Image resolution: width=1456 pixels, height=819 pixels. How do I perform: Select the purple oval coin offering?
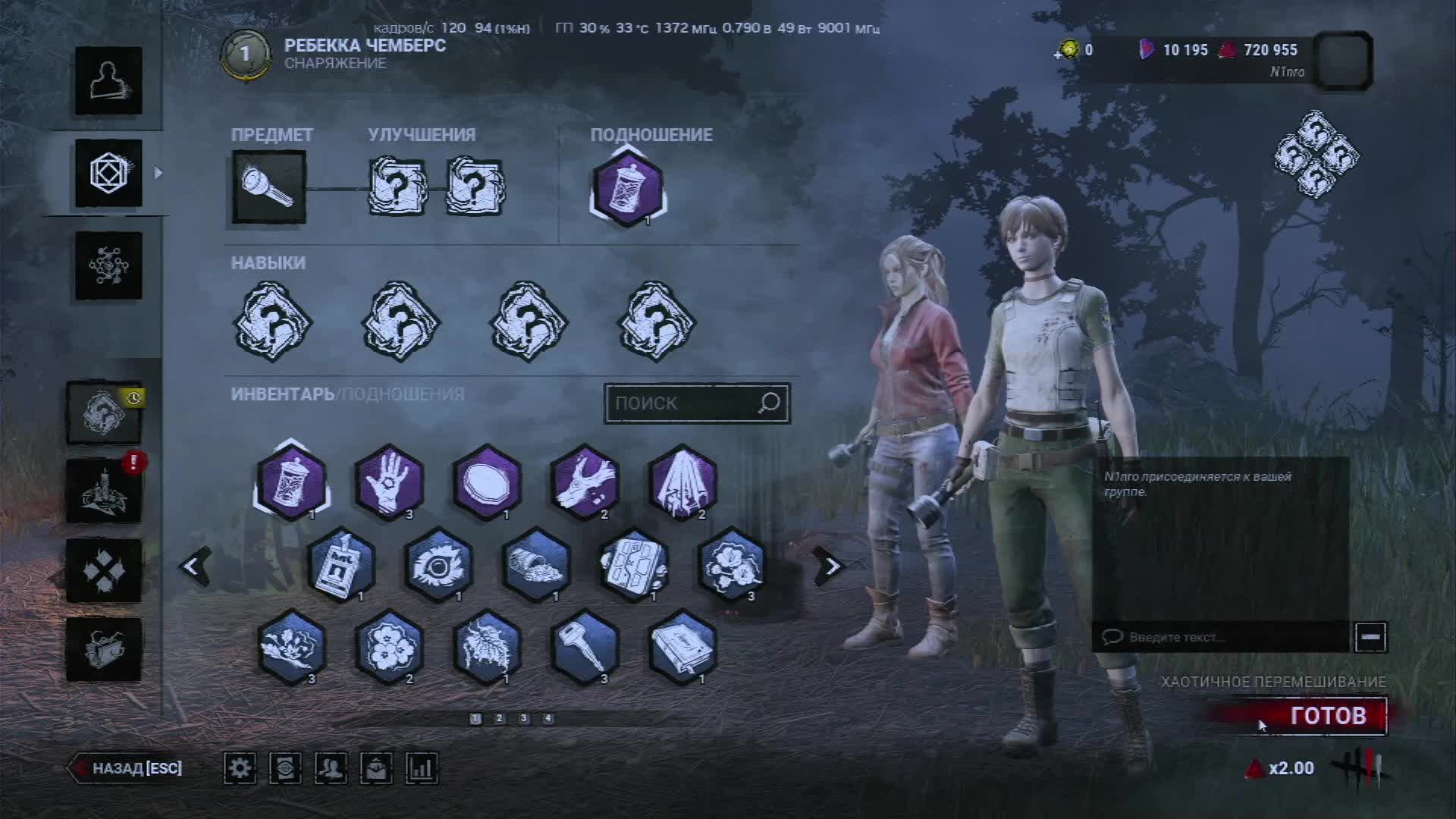click(x=487, y=482)
